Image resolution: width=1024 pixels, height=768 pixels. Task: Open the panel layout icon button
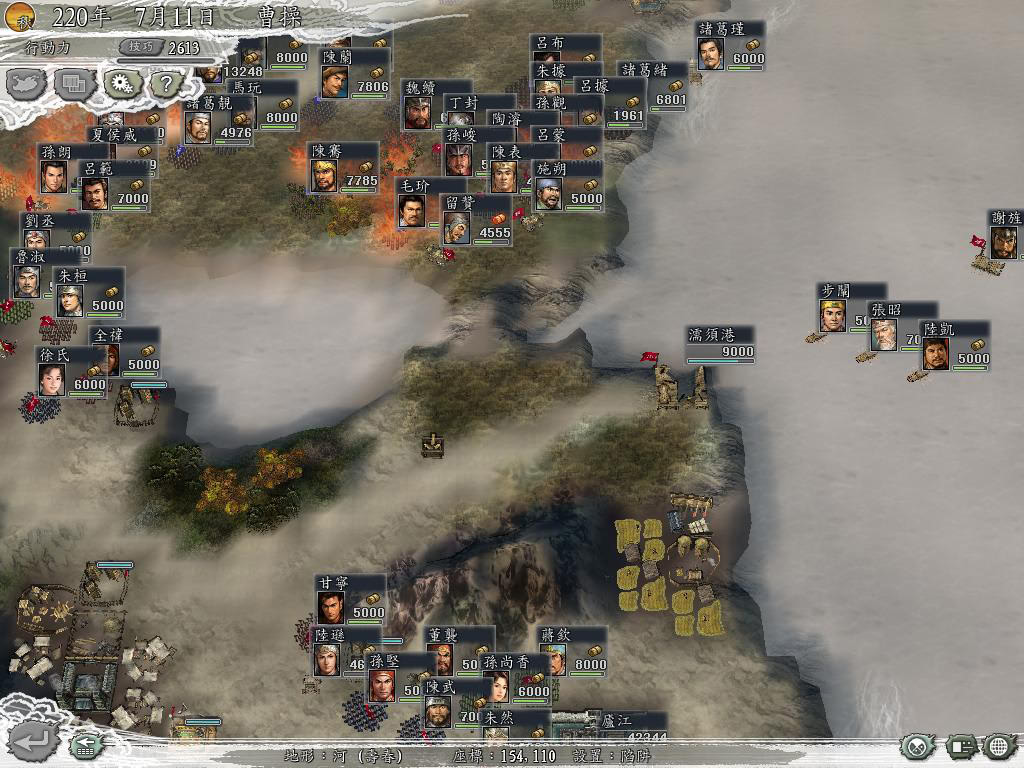[x=961, y=746]
